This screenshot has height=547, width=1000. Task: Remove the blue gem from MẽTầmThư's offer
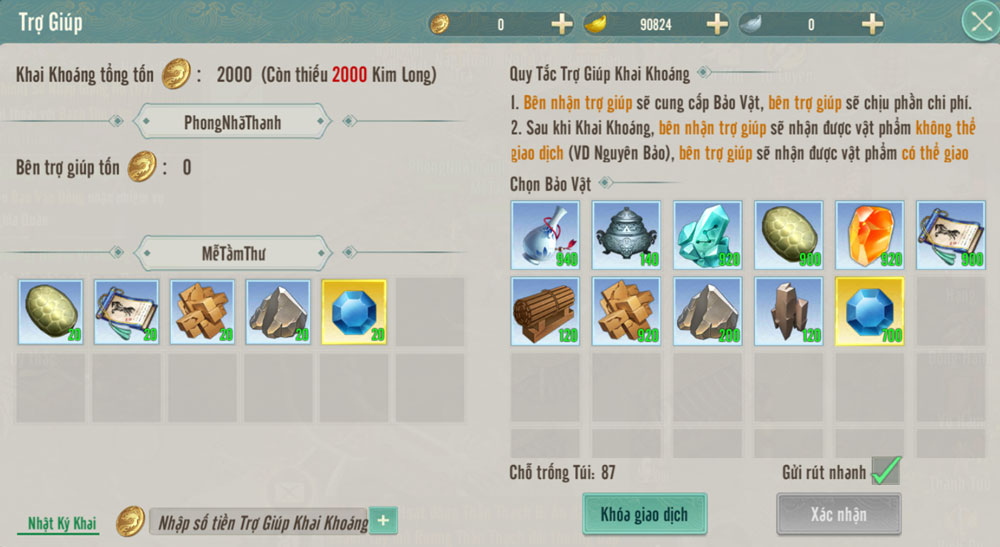(x=355, y=312)
